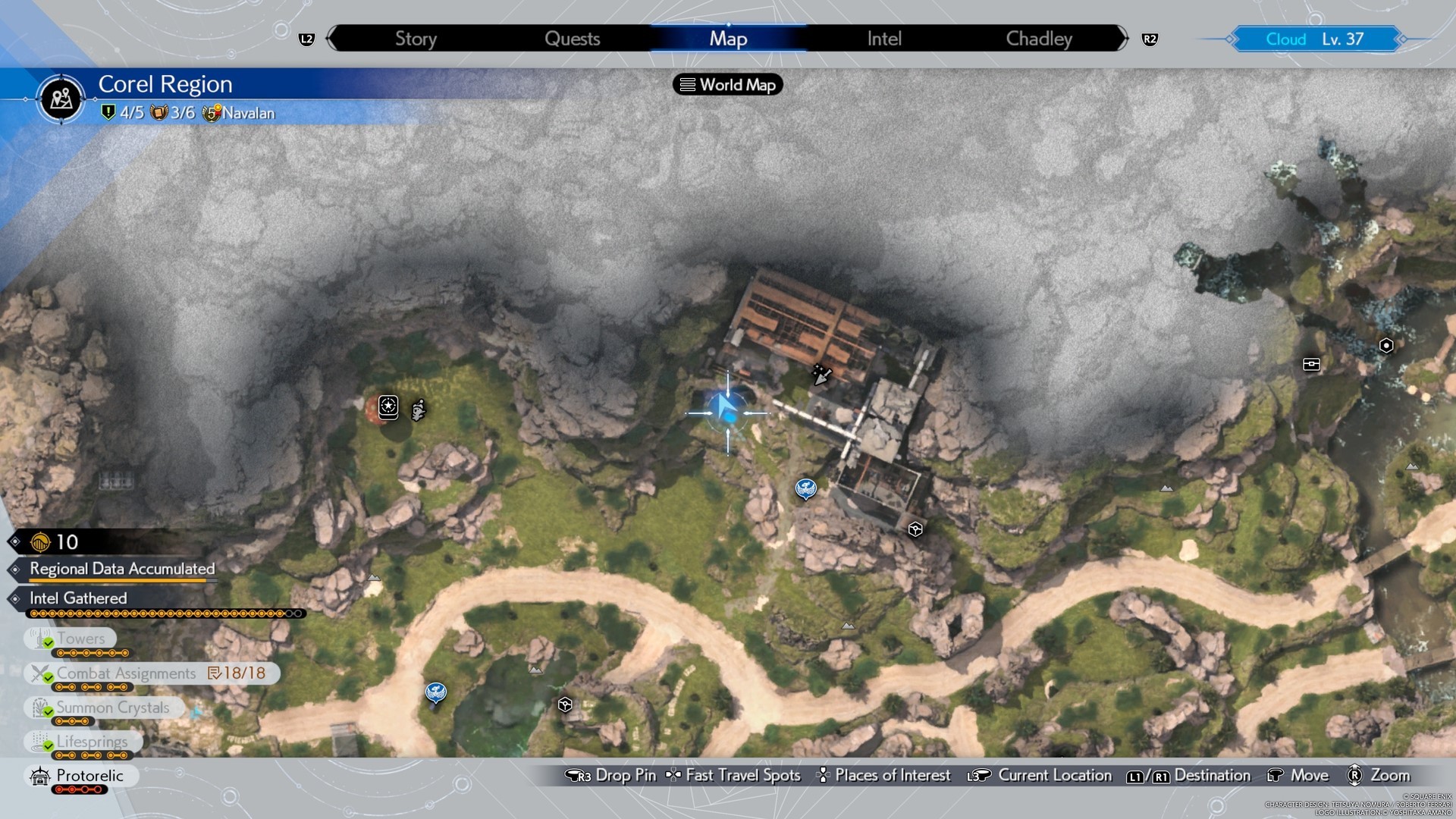Image resolution: width=1456 pixels, height=819 pixels.
Task: Select the star card marker on map
Action: [x=388, y=406]
